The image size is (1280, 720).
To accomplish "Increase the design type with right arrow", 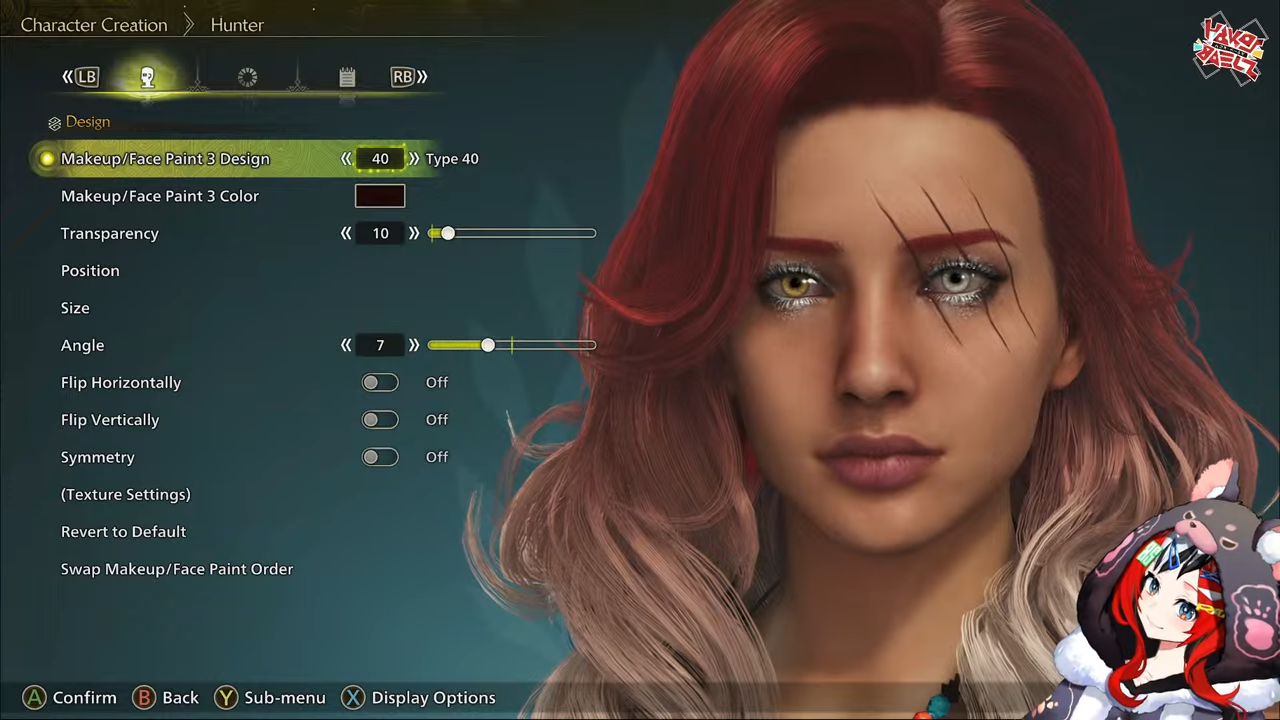I will point(414,159).
